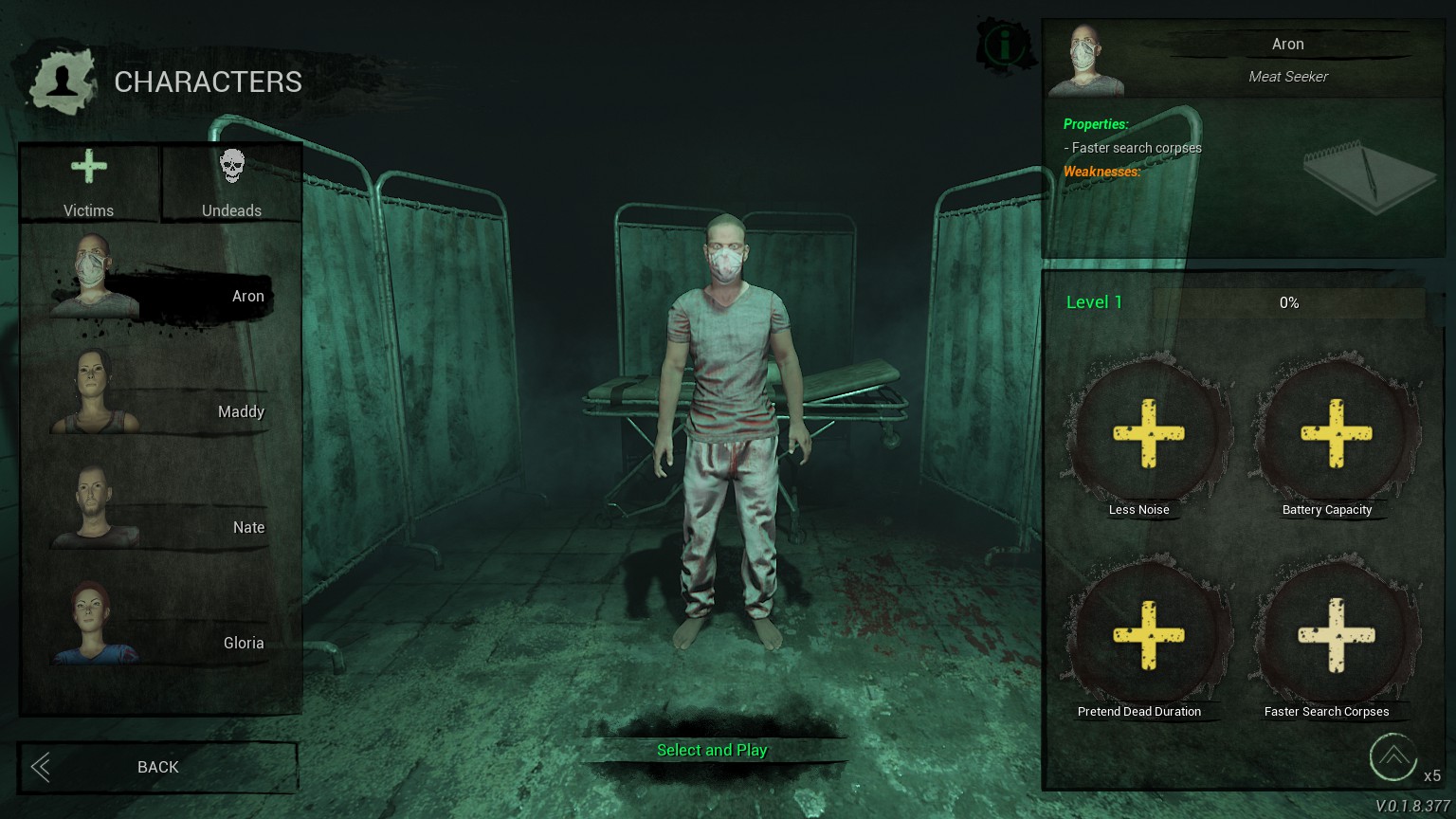Go back with the BACK button
1456x819 pixels.
(x=157, y=767)
